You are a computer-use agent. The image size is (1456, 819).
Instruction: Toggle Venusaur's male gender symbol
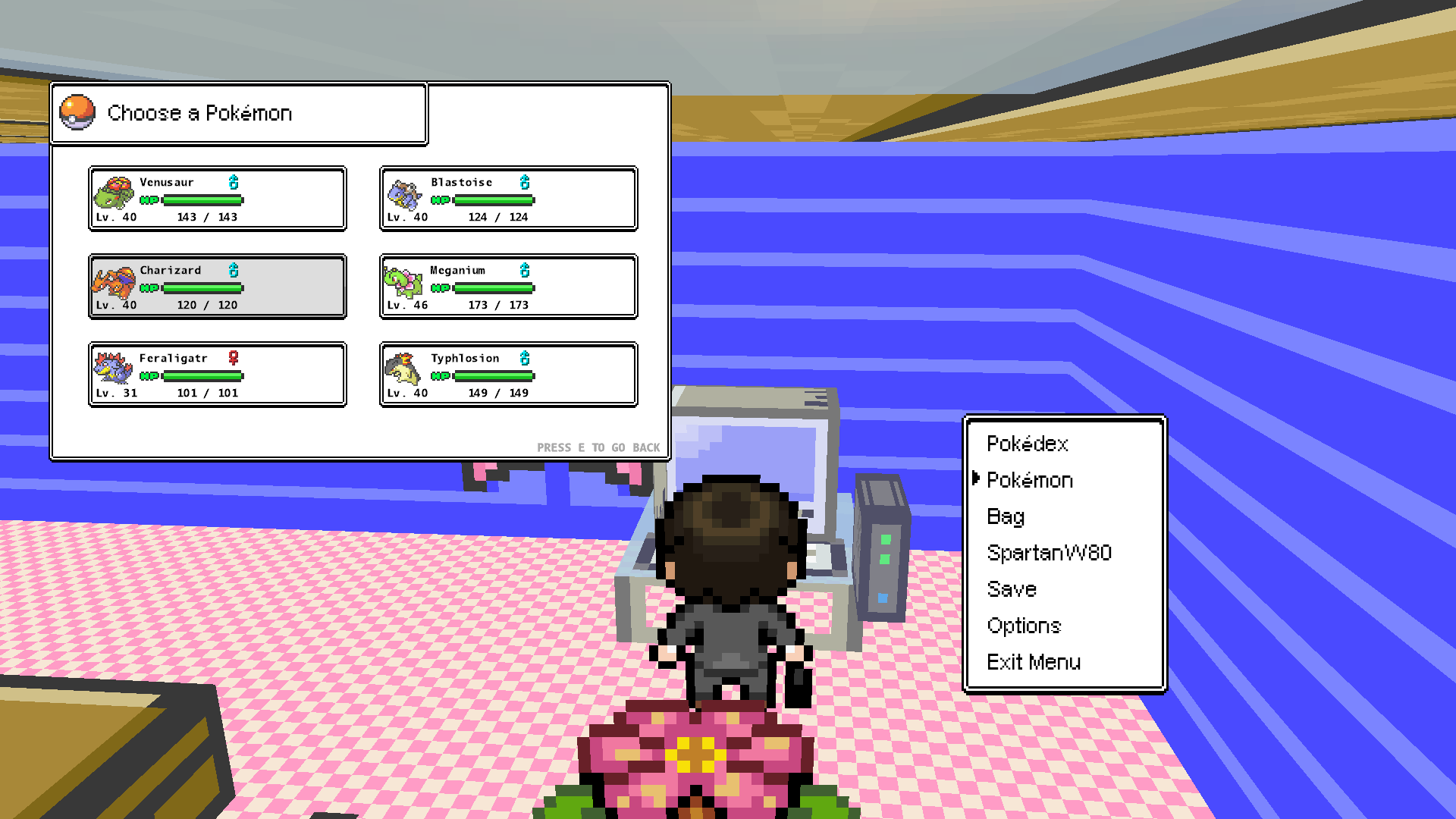pos(233,181)
